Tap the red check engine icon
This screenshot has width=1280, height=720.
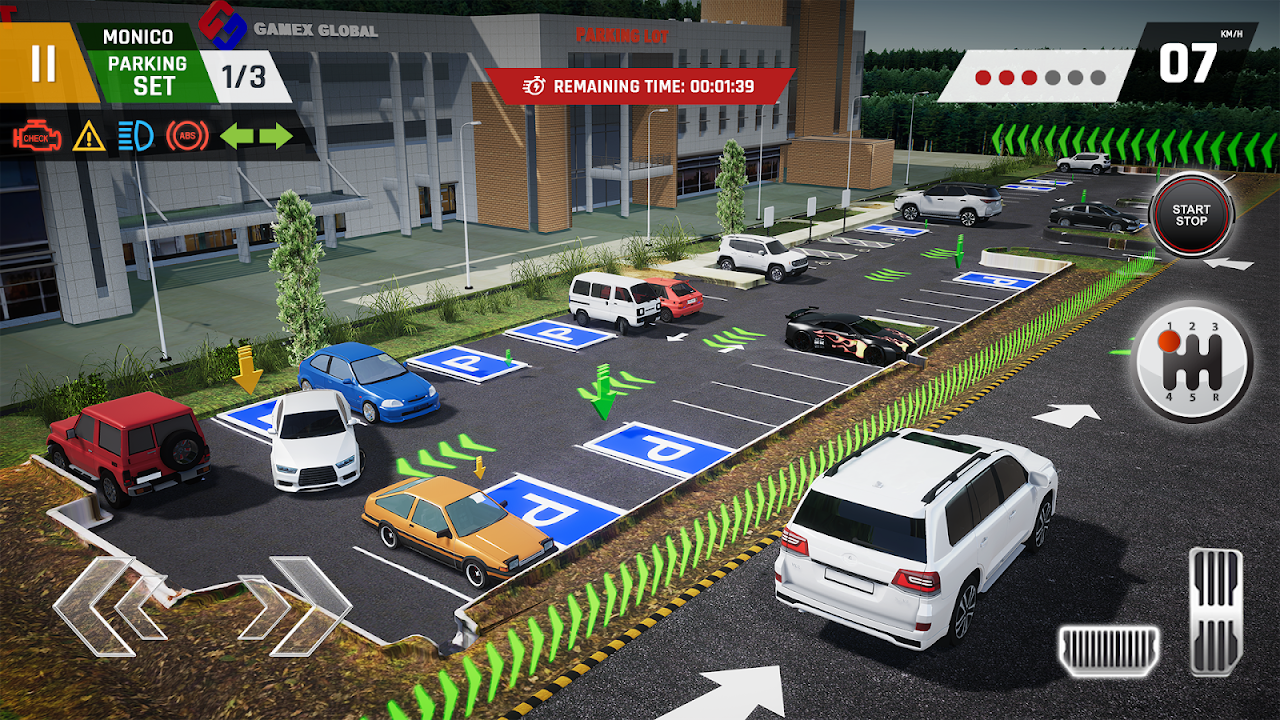click(36, 136)
